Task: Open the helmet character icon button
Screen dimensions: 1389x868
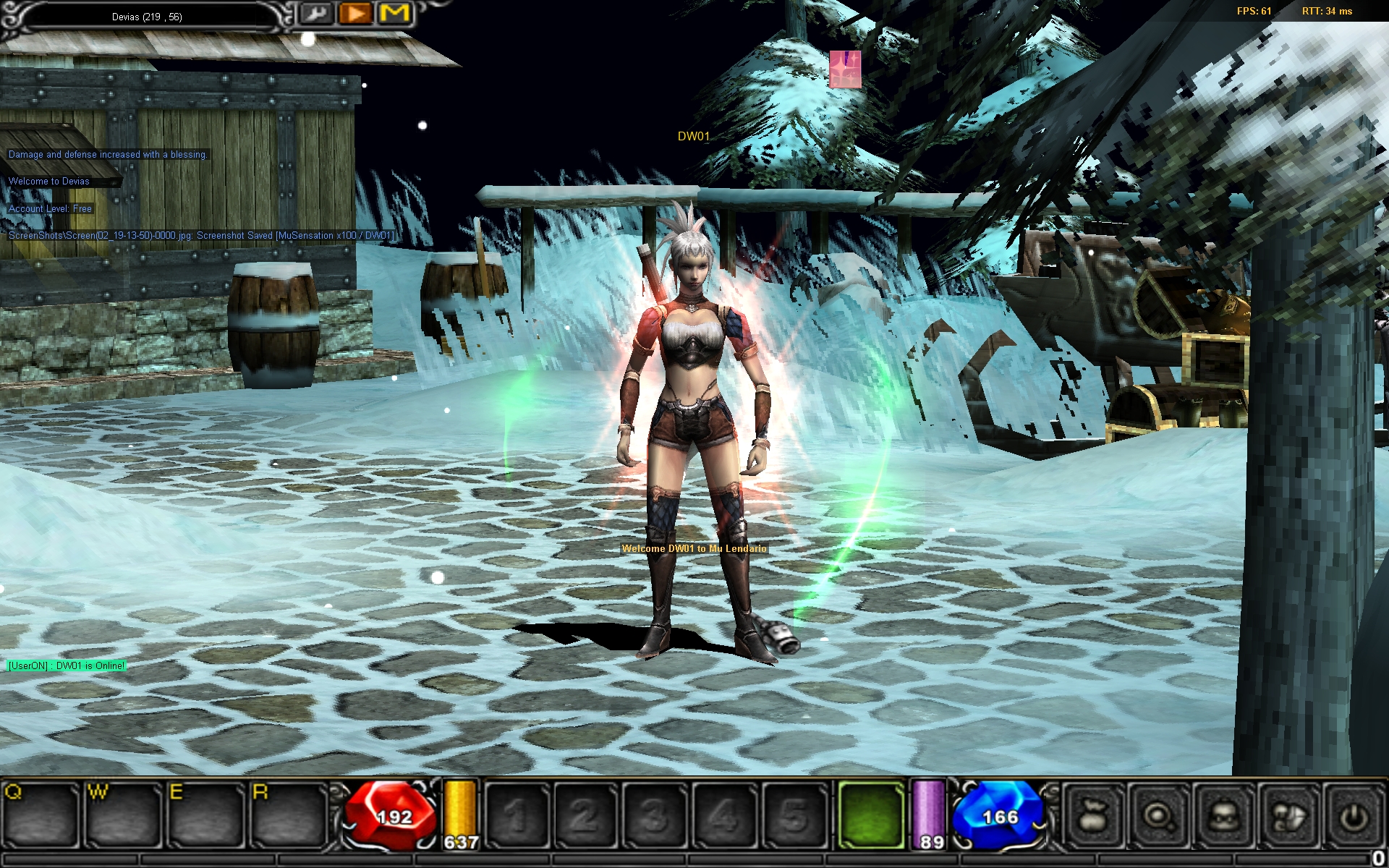Action: (x=1223, y=816)
